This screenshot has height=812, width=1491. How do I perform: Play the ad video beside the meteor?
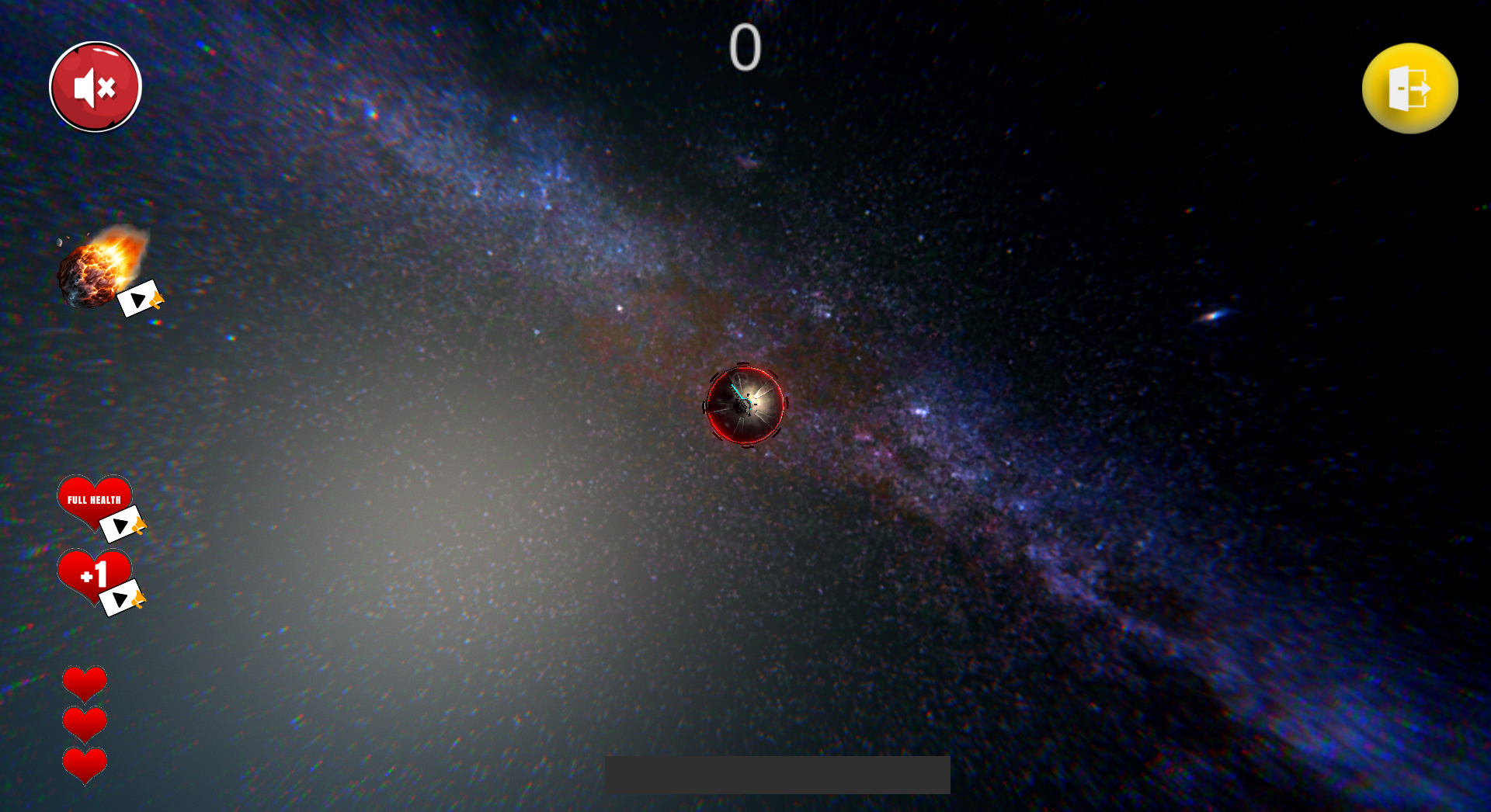point(140,299)
